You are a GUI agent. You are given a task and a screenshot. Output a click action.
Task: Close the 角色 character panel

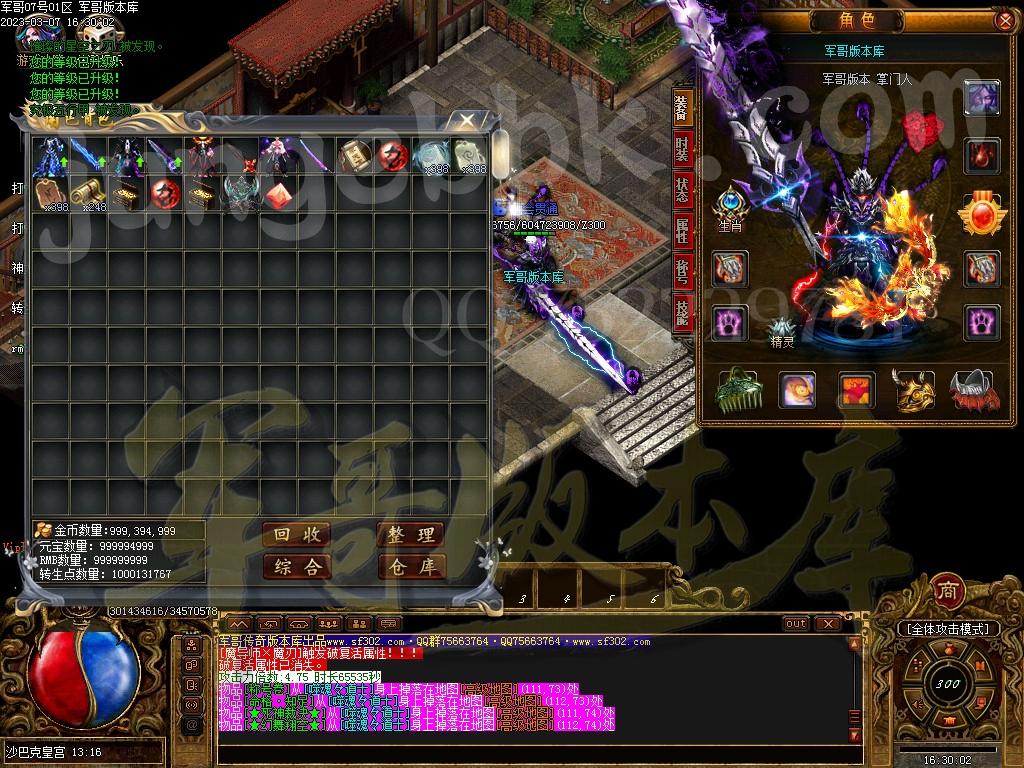[1004, 21]
